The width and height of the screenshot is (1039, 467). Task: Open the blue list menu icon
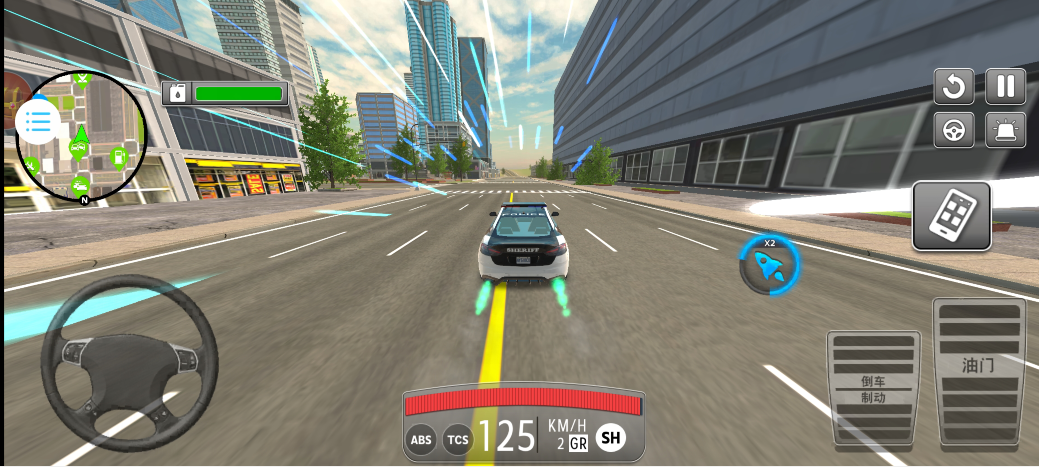(37, 121)
